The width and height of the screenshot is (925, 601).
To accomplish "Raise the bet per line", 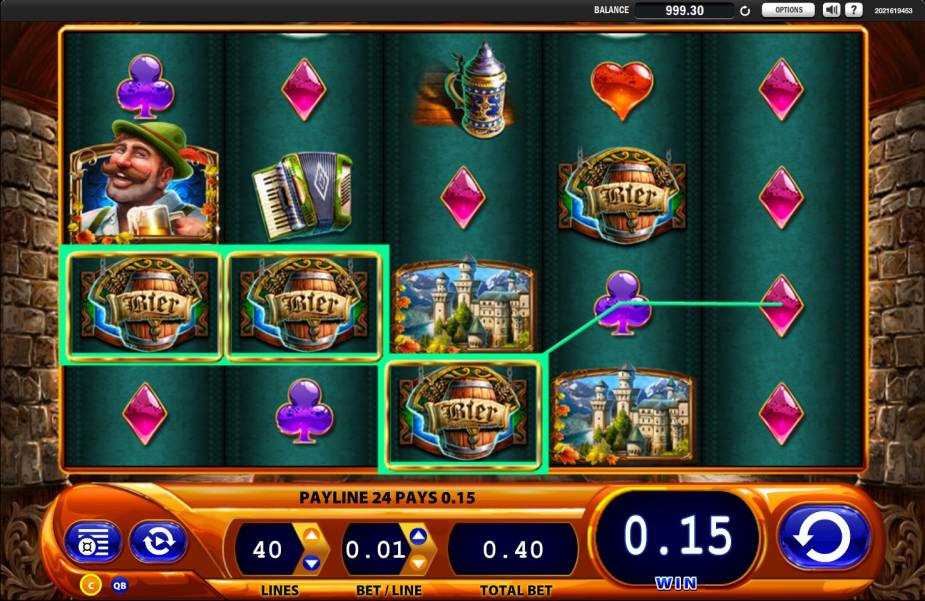I will tap(418, 536).
